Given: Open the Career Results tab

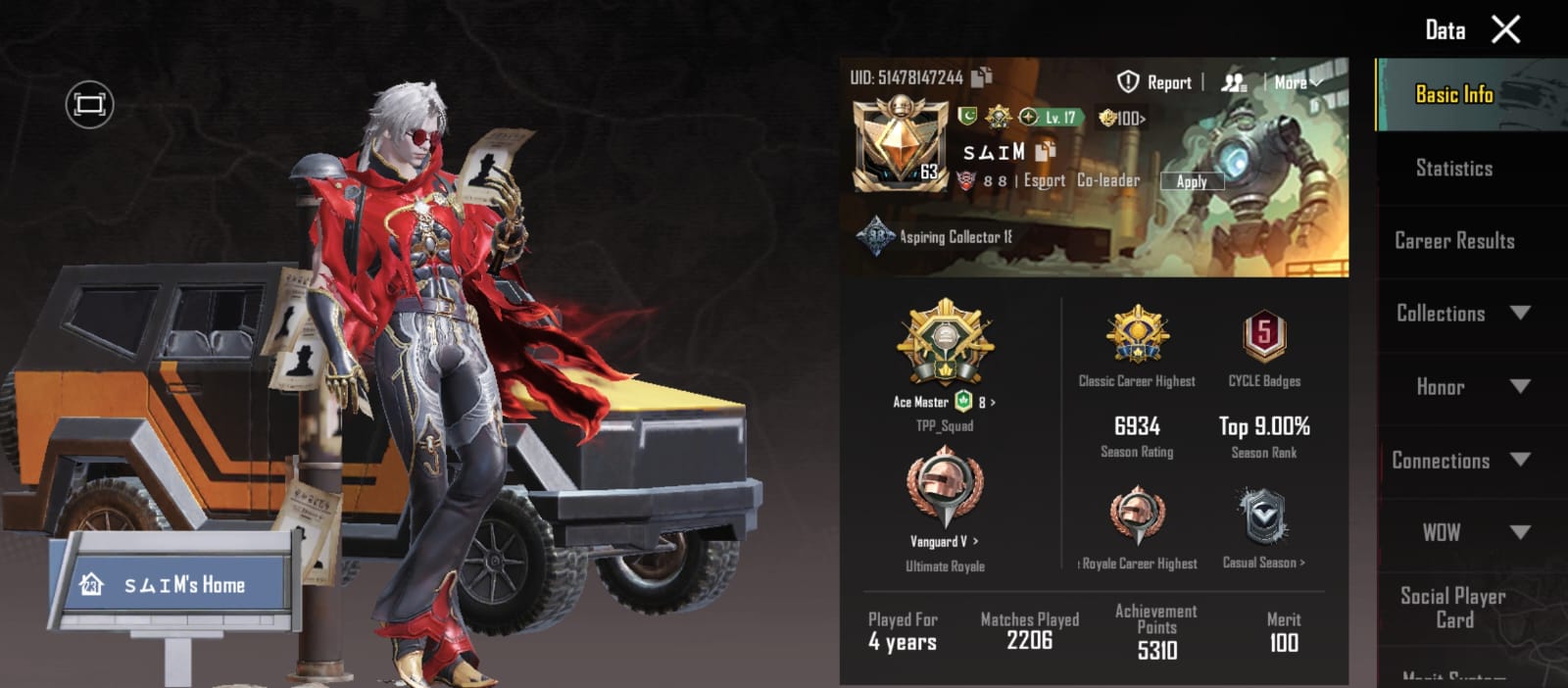Looking at the screenshot, I should [x=1454, y=241].
